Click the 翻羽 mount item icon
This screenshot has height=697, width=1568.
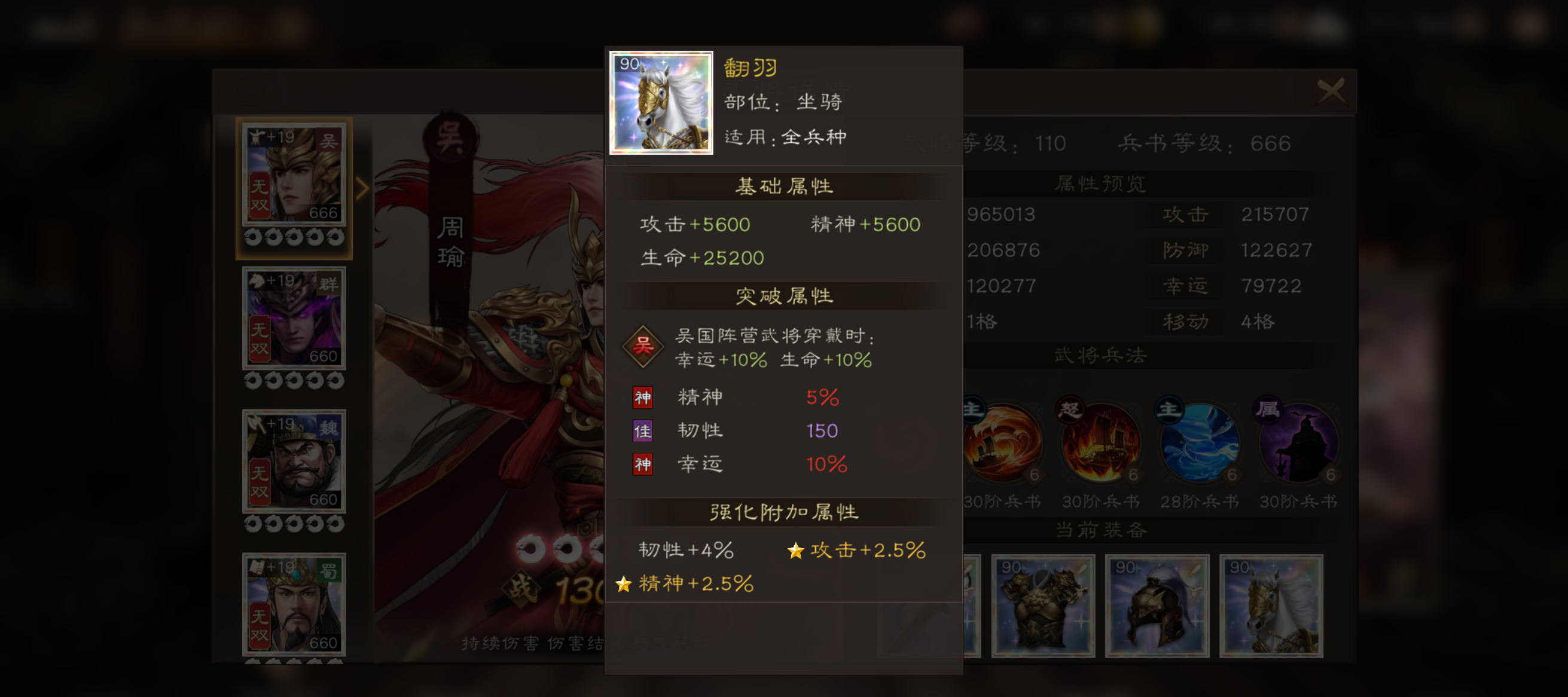[661, 105]
